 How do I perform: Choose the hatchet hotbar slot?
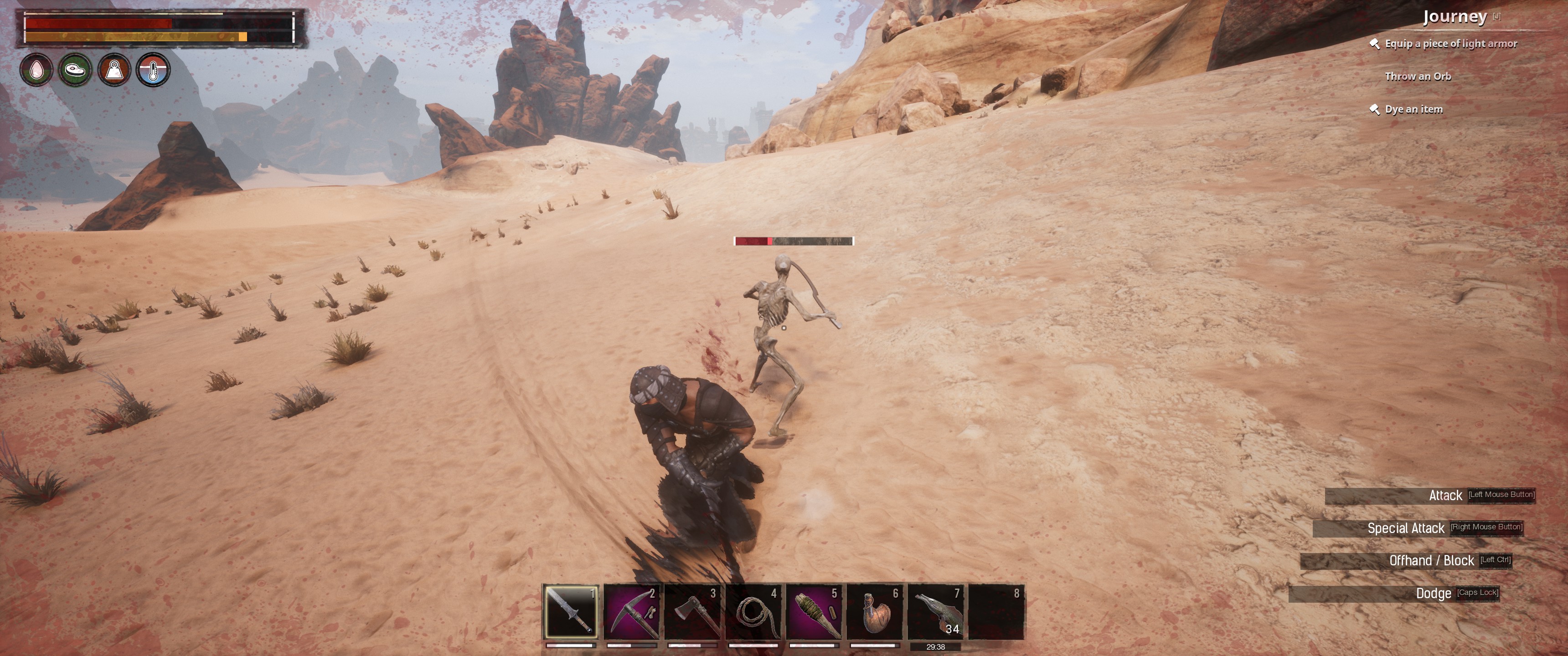click(x=693, y=611)
